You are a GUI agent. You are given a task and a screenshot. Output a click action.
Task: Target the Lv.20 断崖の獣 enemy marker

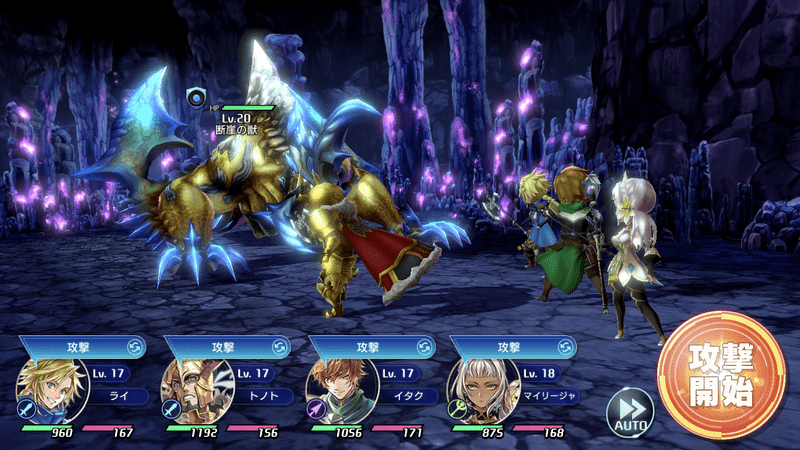pos(196,98)
